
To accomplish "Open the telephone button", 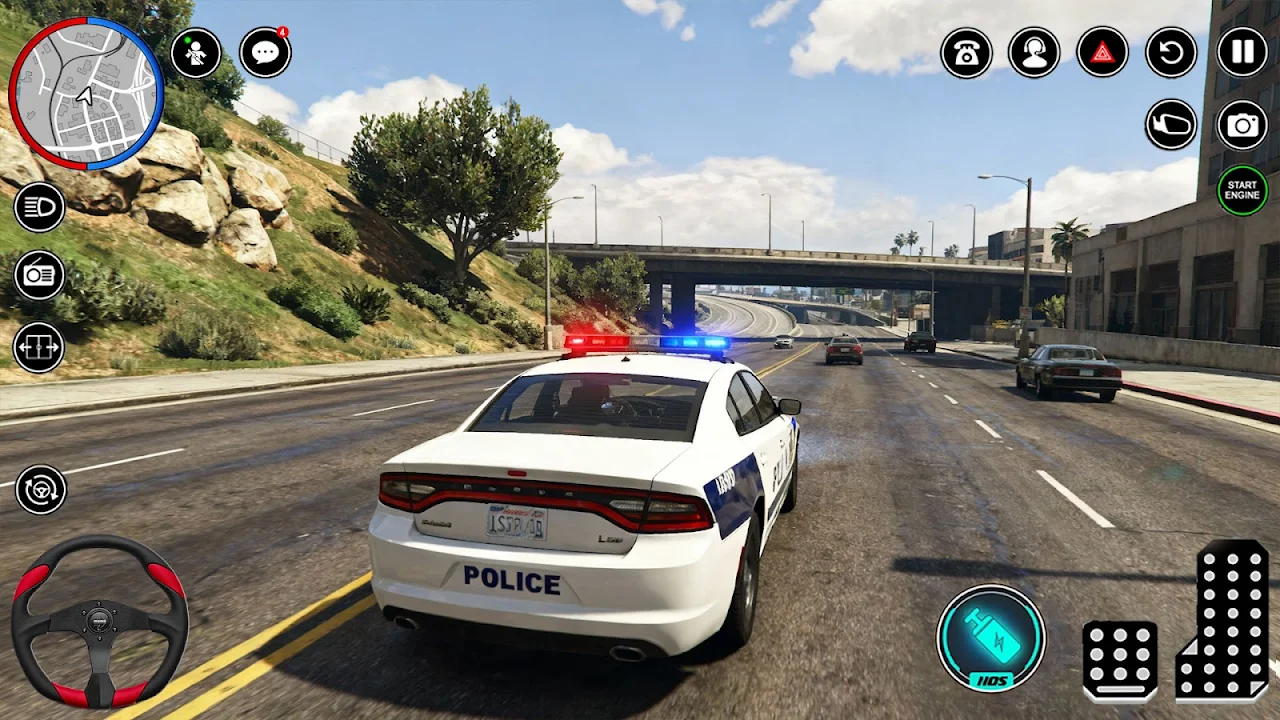I will pos(966,53).
